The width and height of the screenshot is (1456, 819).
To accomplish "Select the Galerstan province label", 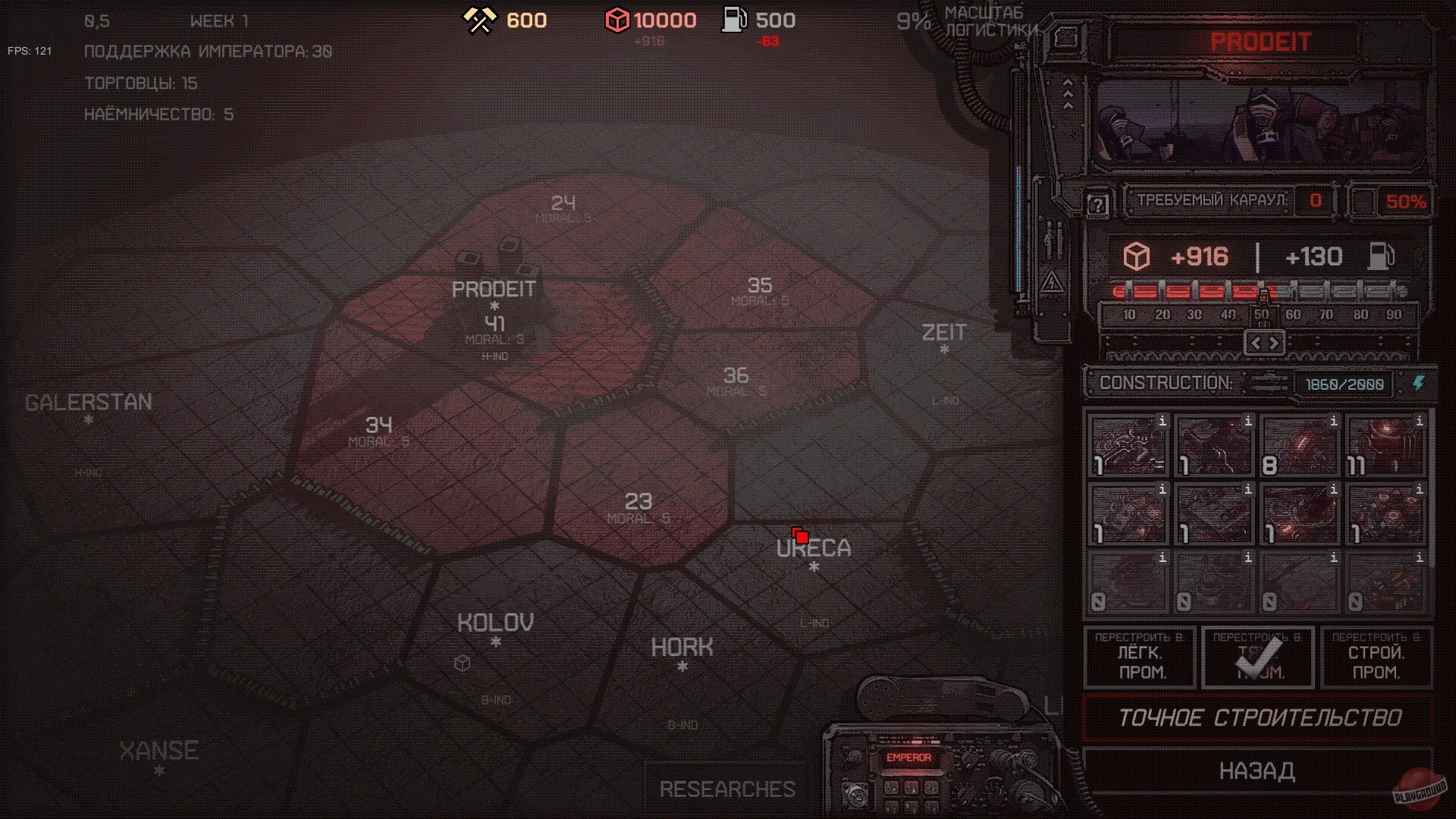I will pos(89,403).
